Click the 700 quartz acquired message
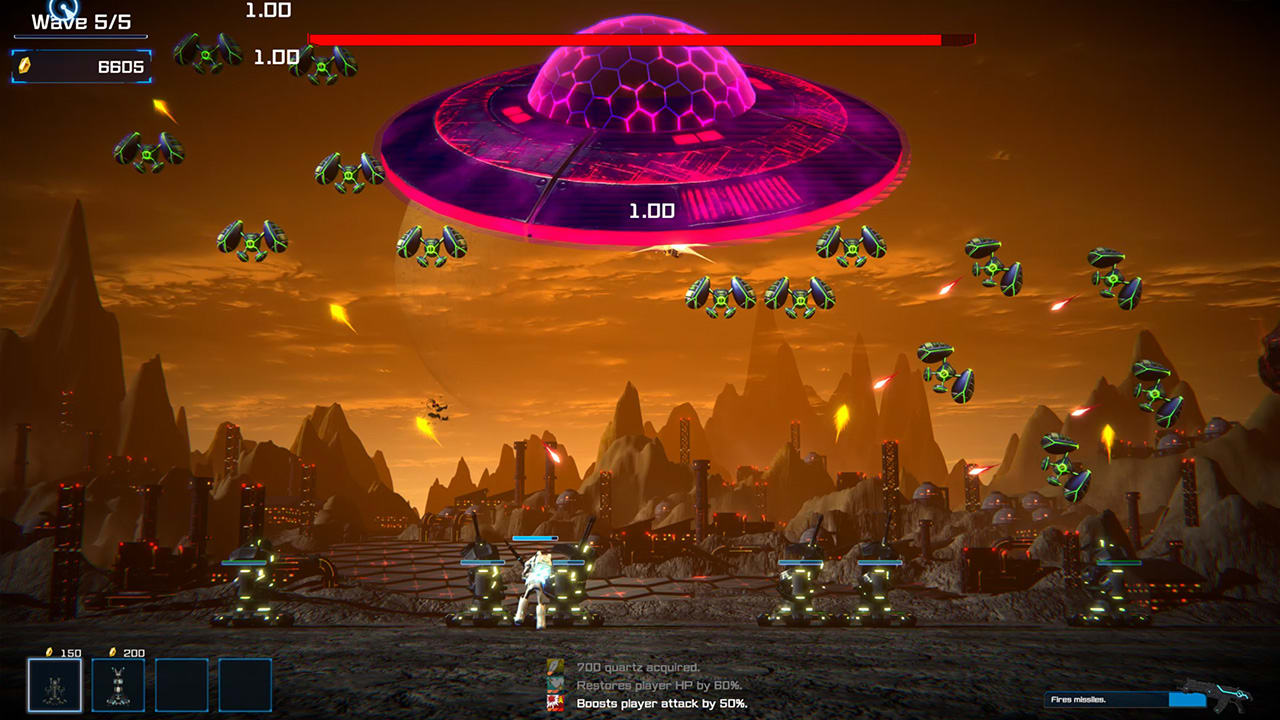 click(638, 668)
